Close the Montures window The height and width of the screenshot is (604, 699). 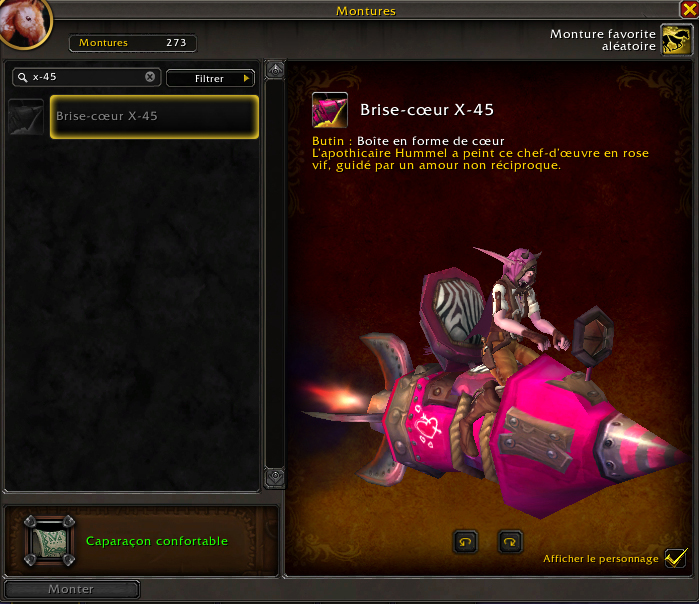[687, 10]
